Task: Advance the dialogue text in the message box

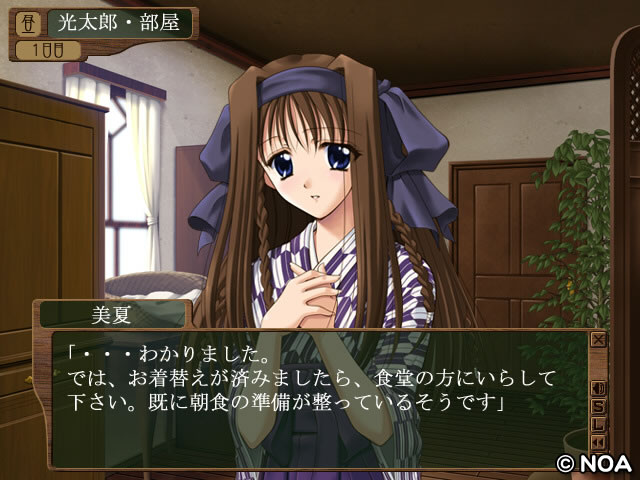Action: tap(320, 400)
